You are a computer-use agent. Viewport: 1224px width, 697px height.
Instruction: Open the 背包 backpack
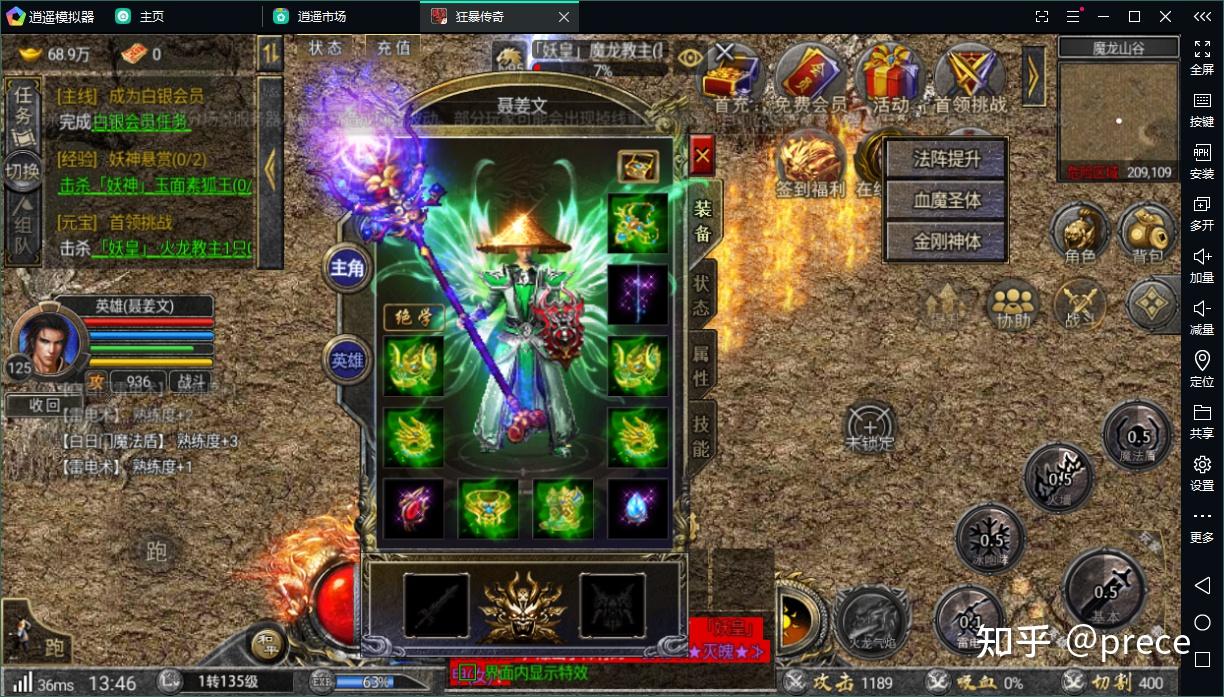click(x=1147, y=234)
